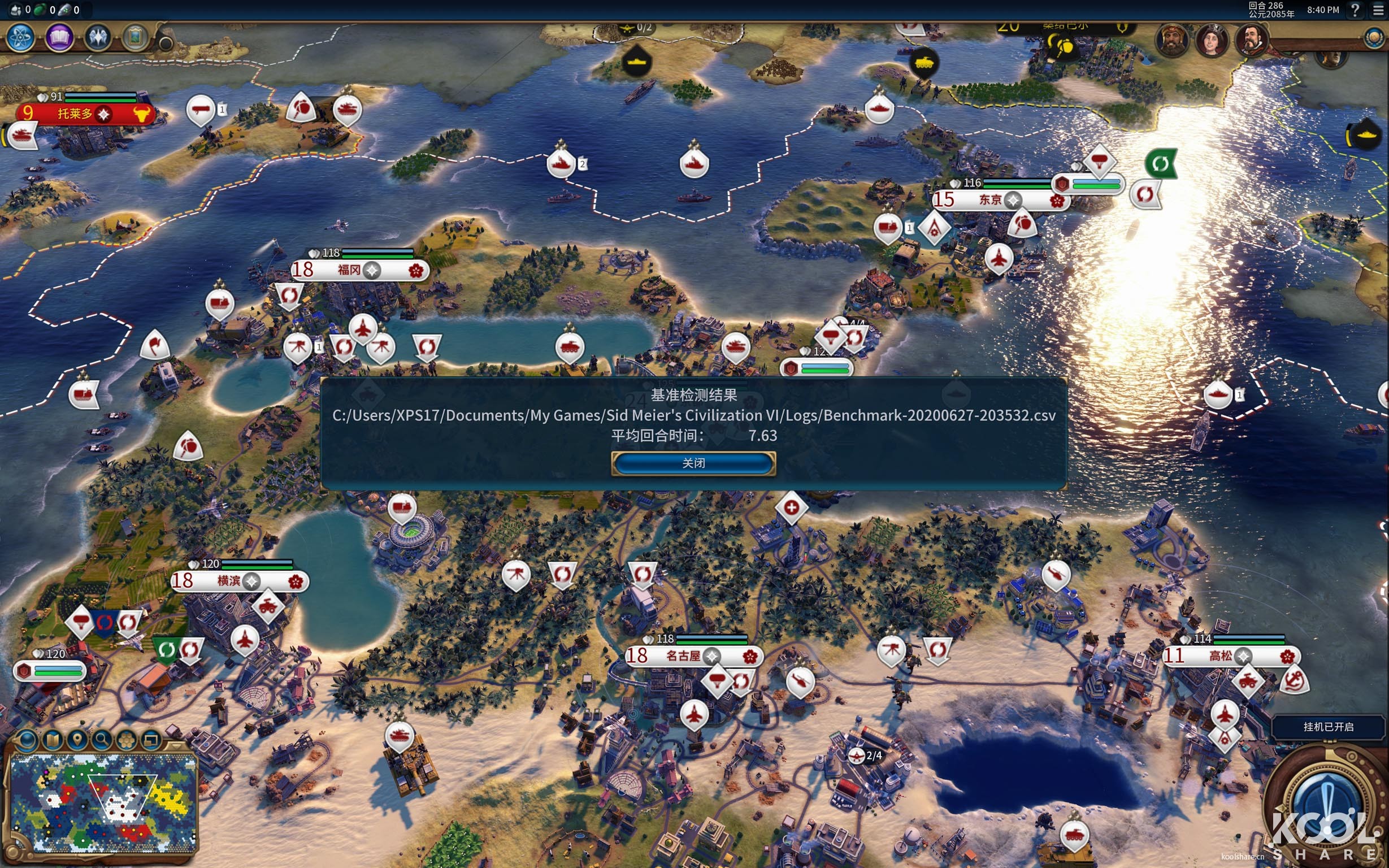Viewport: 1389px width, 868px height.
Task: Select the crowned woman leader portrait
Action: coord(1212,40)
